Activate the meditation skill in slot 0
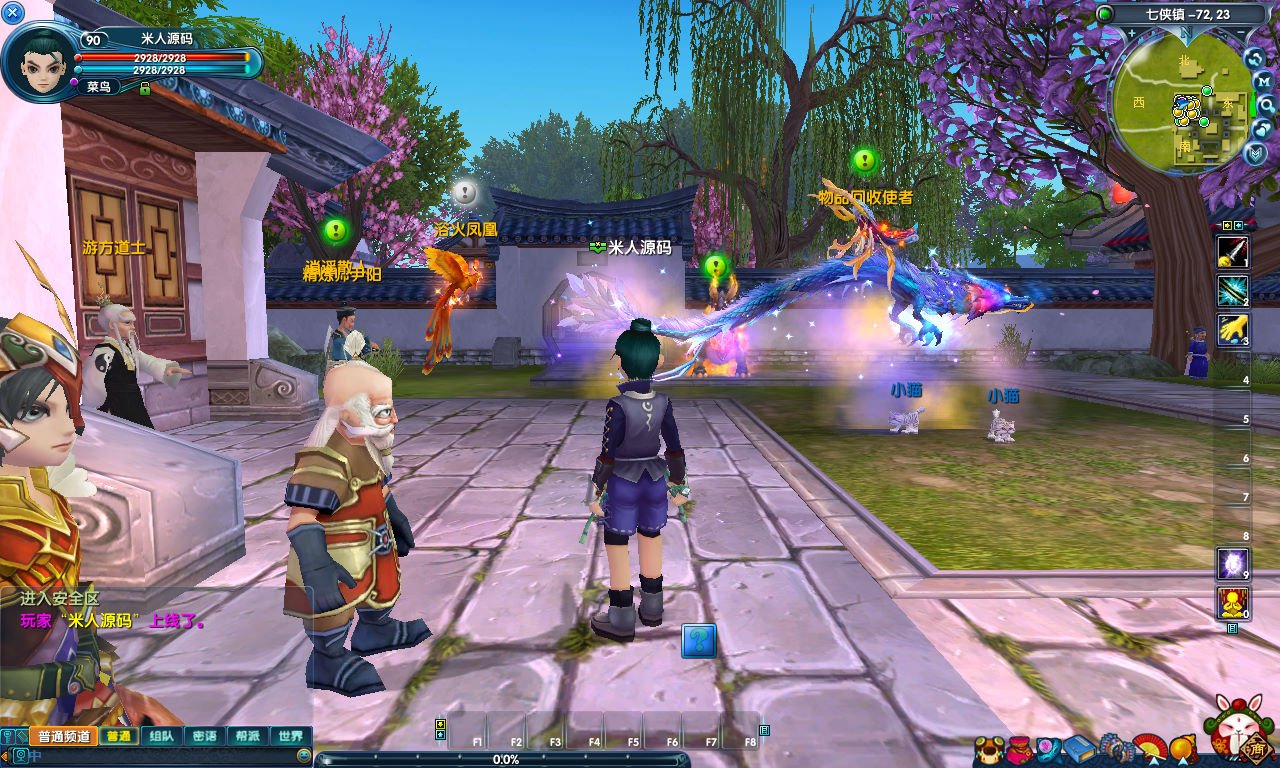 coord(1232,603)
